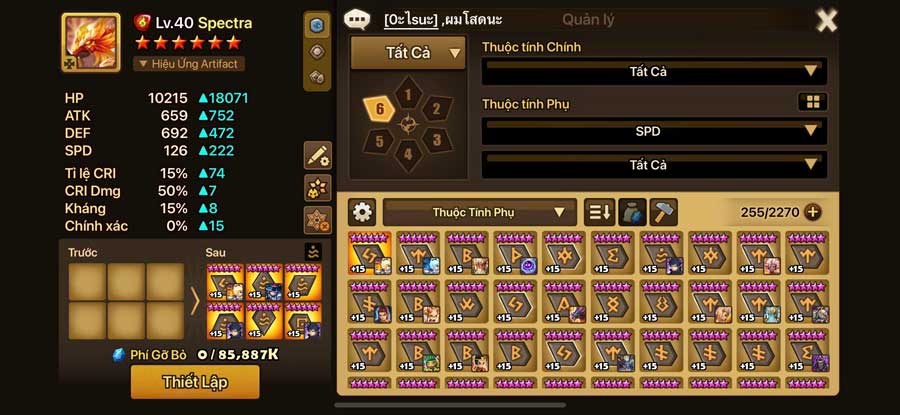Open the chat speech bubble
Image resolution: width=900 pixels, height=415 pixels.
click(359, 19)
